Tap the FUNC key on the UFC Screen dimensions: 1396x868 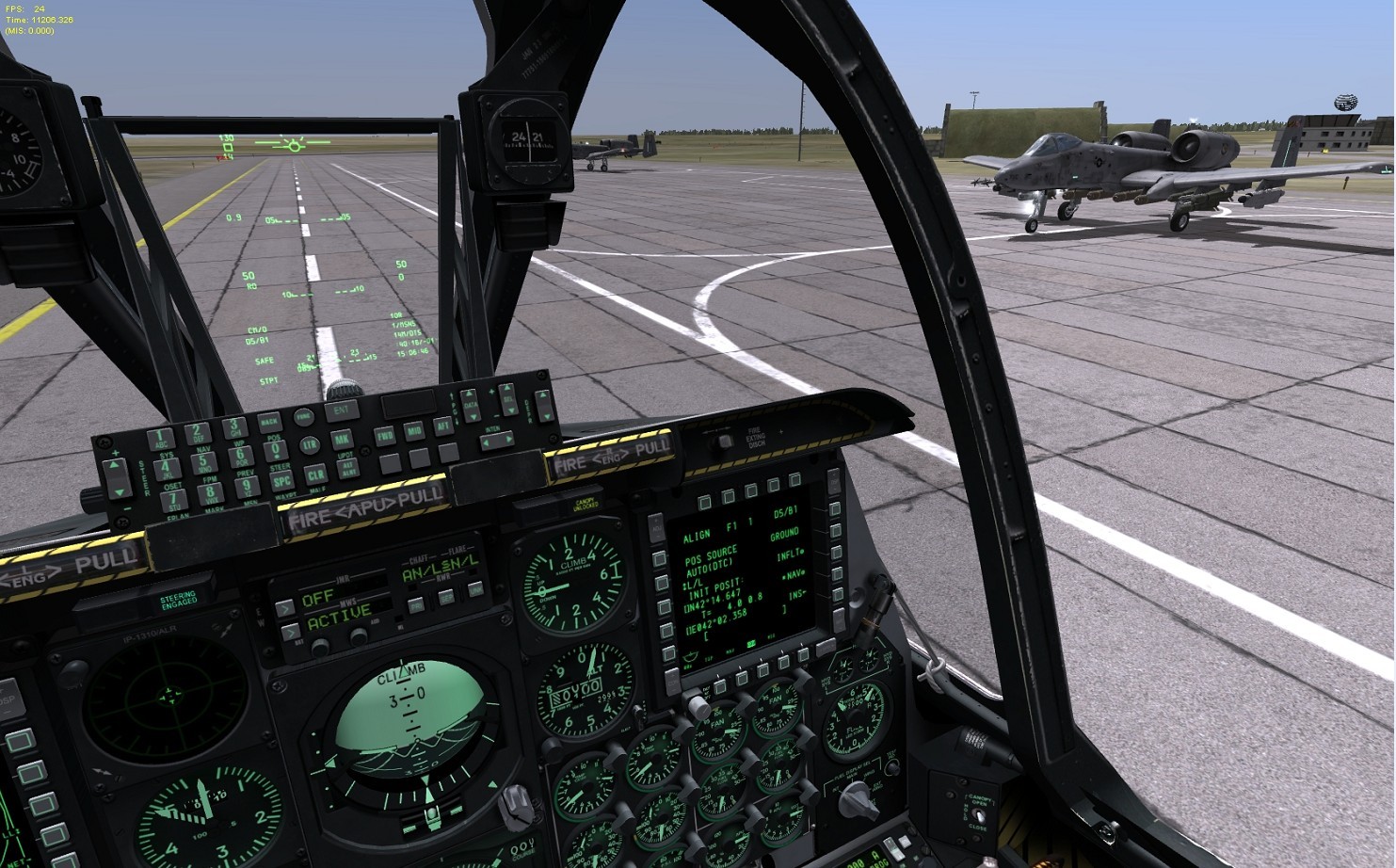point(303,416)
